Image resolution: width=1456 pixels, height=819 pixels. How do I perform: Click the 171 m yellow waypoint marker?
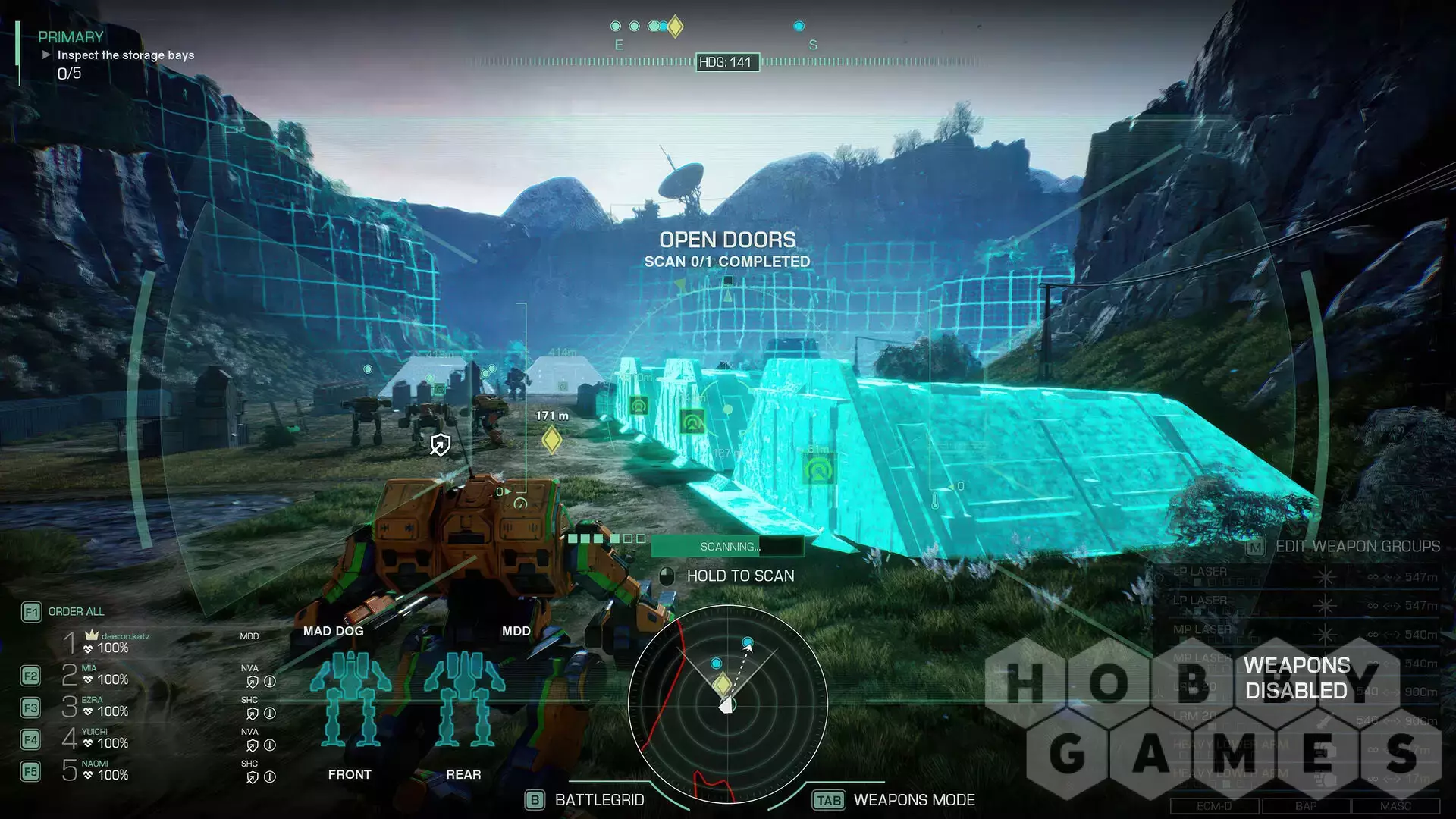click(x=552, y=440)
